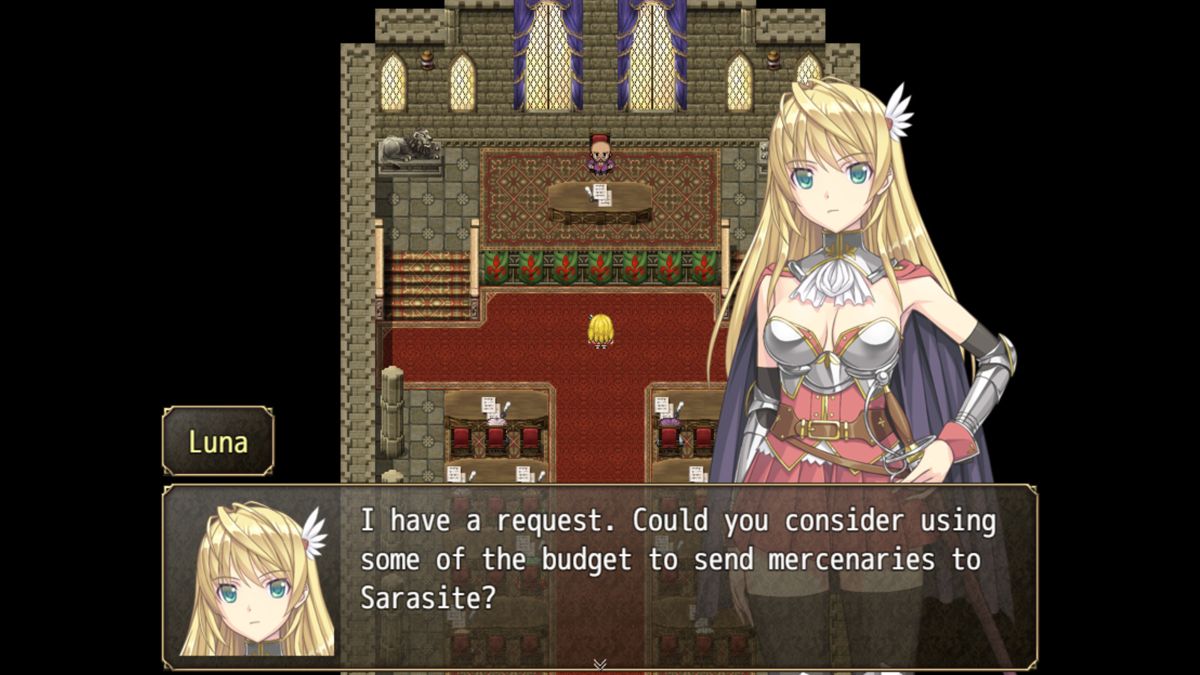Advance the dialogue with the continue arrow
Viewport: 1200px width, 675px height.
tap(600, 663)
